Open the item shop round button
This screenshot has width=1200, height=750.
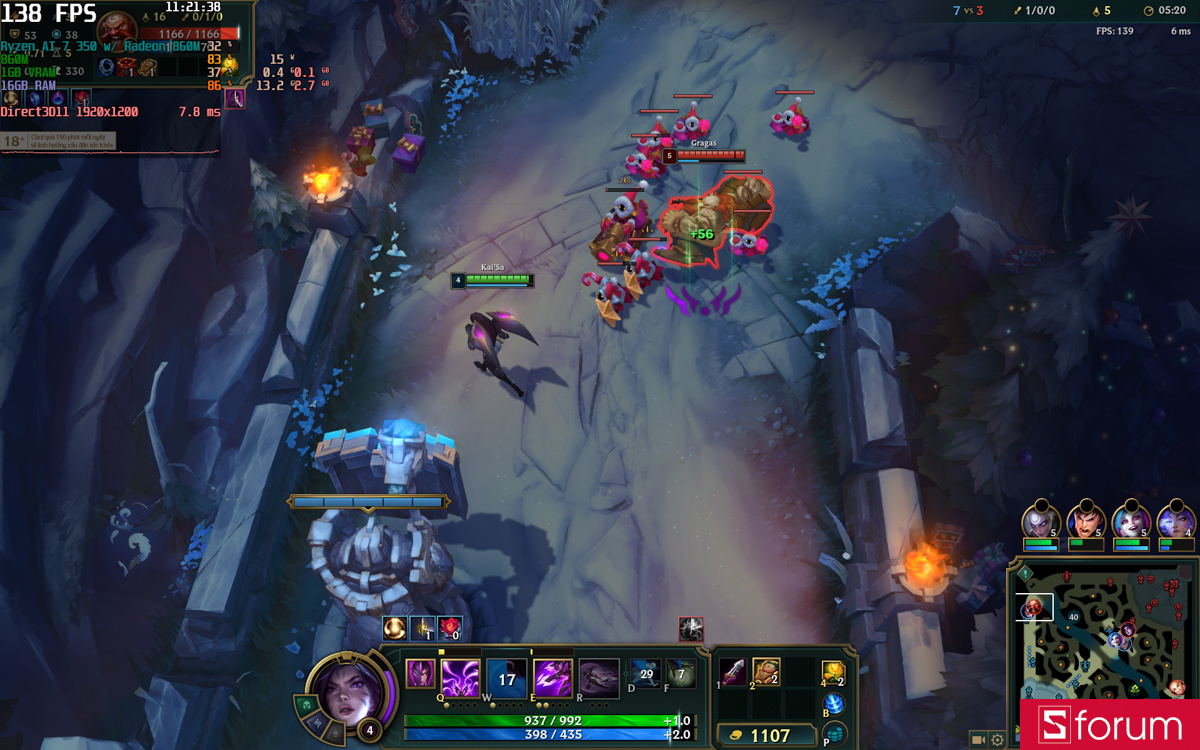coord(833,735)
